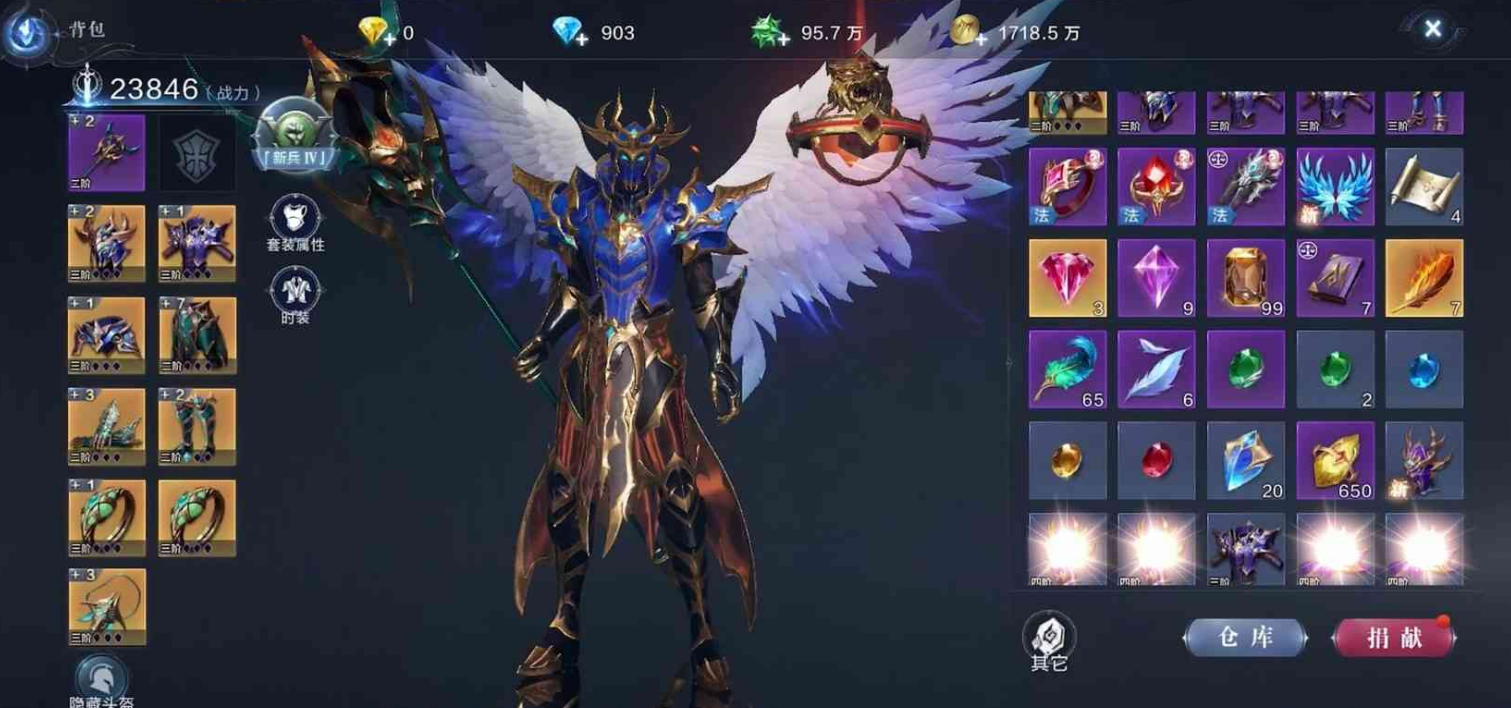Image resolution: width=1511 pixels, height=708 pixels.
Task: Select the equipped necklace slot
Action: (x=106, y=607)
